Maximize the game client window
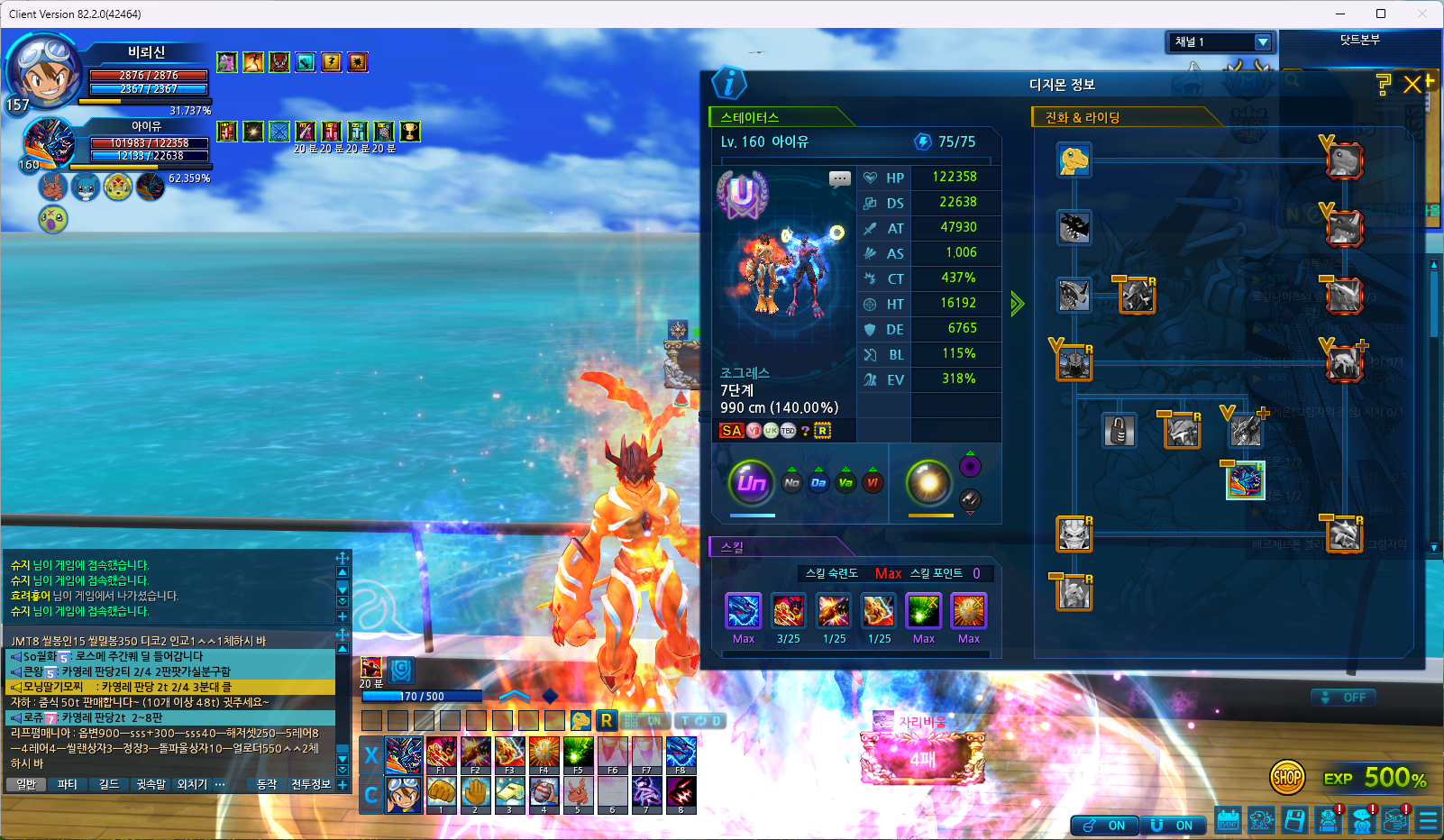 [1380, 14]
